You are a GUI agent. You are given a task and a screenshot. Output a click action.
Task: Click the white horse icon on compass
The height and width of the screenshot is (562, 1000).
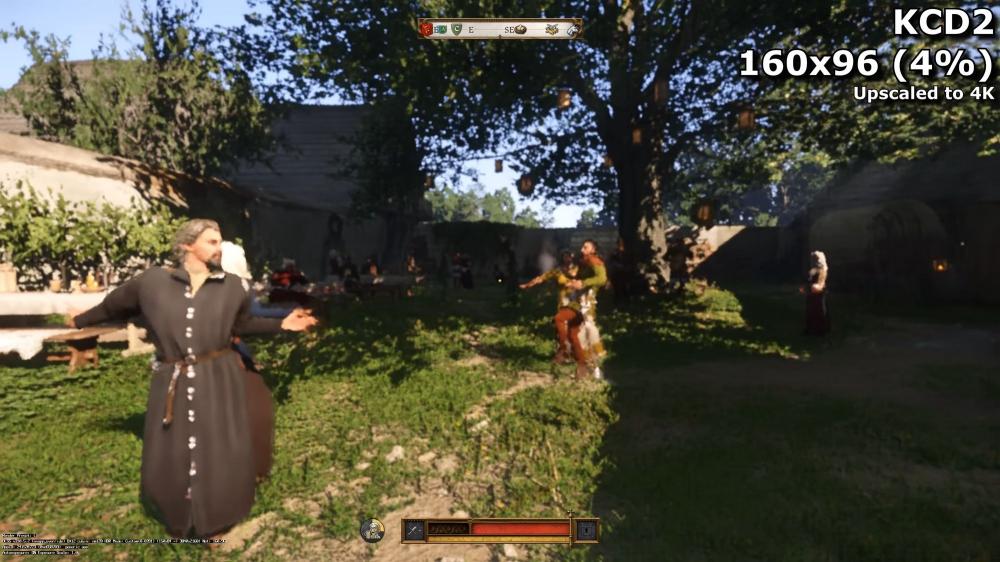click(572, 29)
